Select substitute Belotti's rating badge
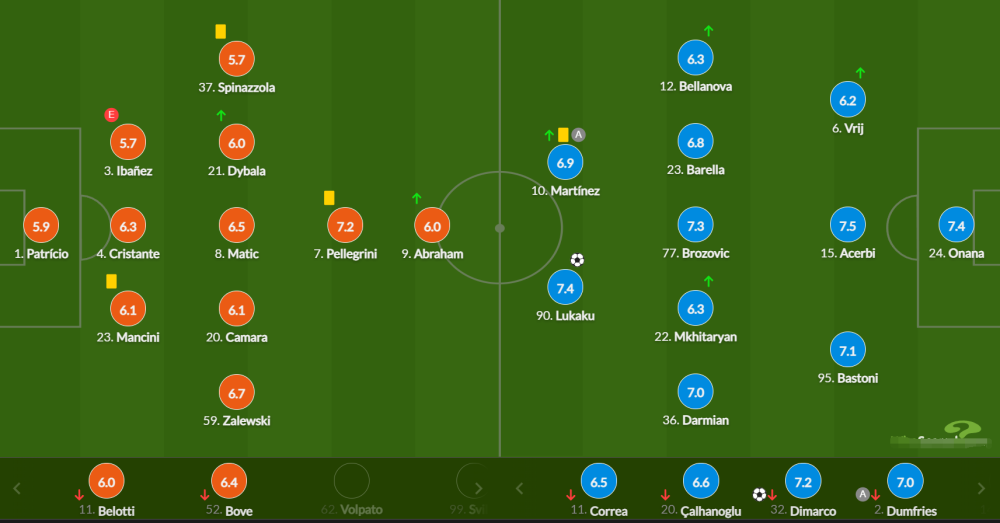This screenshot has width=1000, height=523. click(x=107, y=482)
